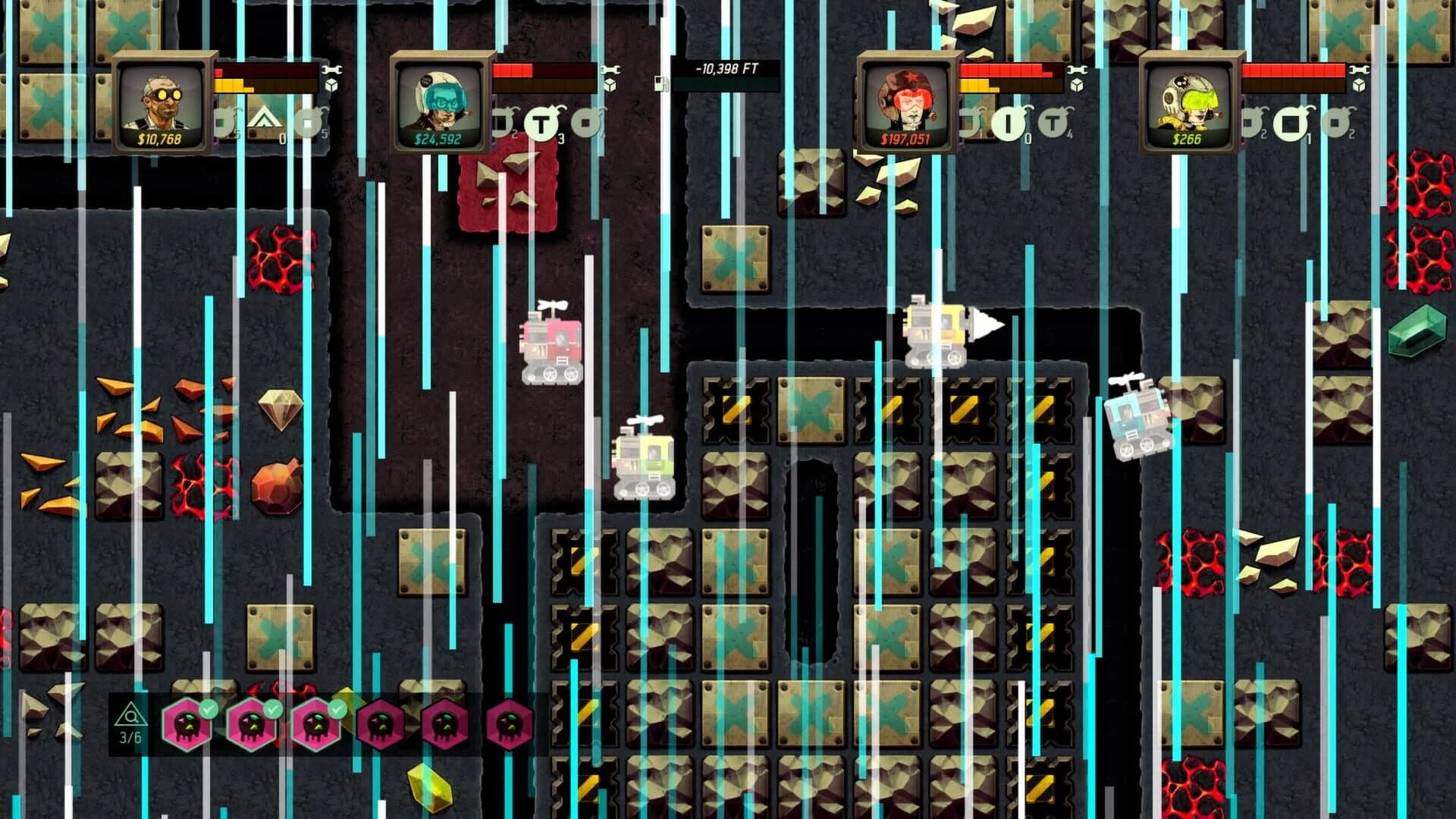The height and width of the screenshot is (819, 1456).
Task: Activate the T teleporter icon on second player's HUD
Action: [x=542, y=122]
